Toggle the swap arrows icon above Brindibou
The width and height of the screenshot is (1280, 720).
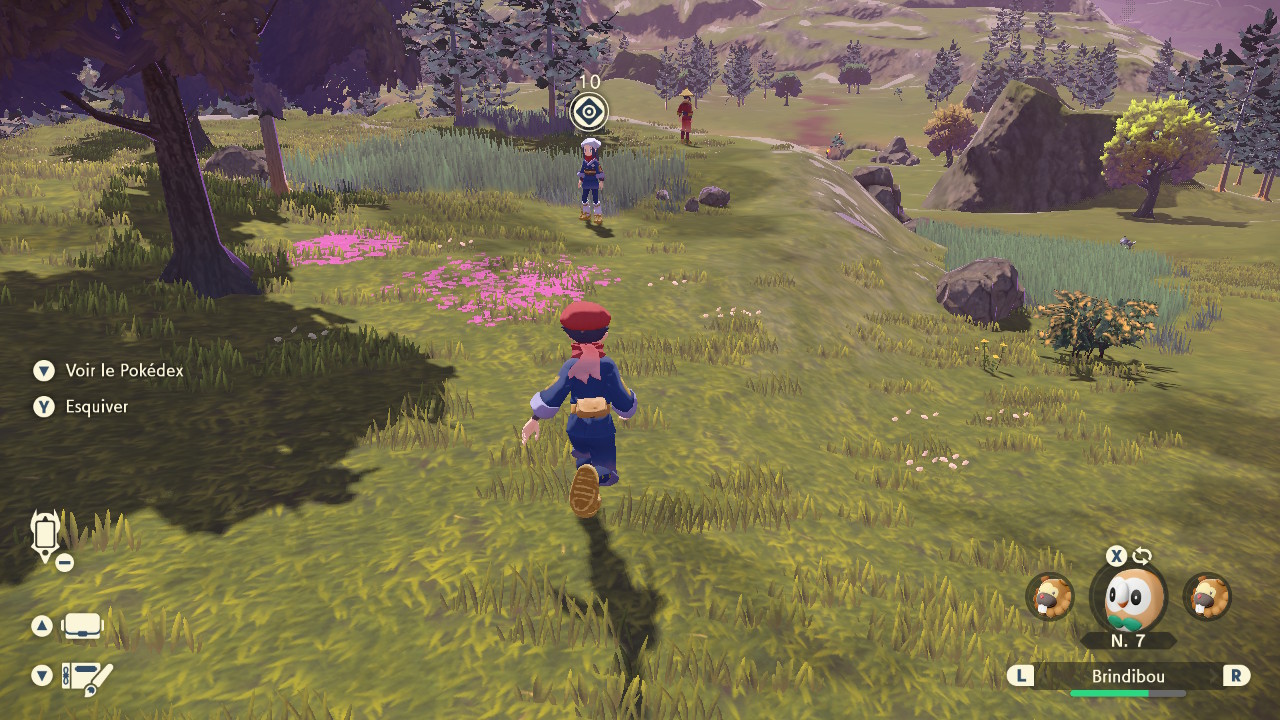(1143, 557)
